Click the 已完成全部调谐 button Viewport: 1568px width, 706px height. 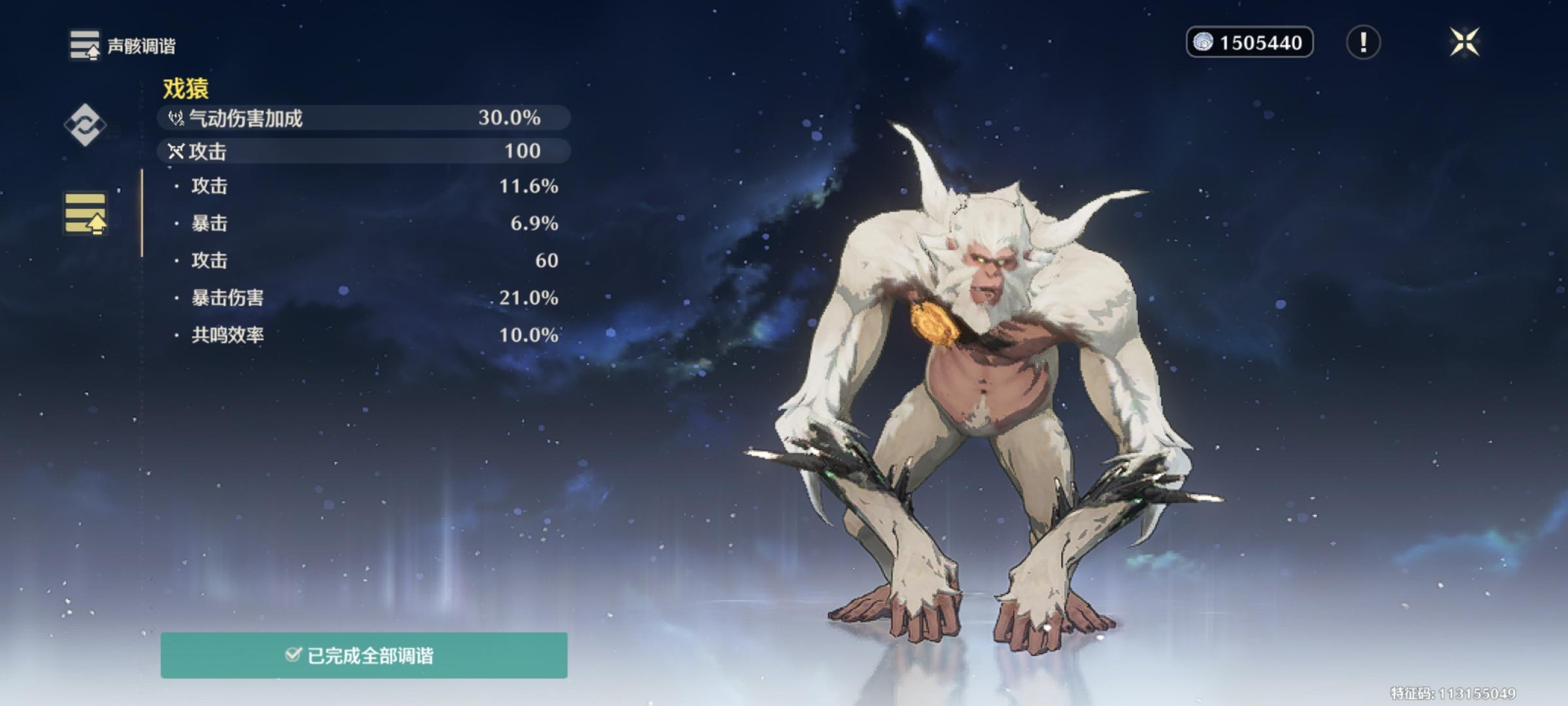[x=364, y=655]
